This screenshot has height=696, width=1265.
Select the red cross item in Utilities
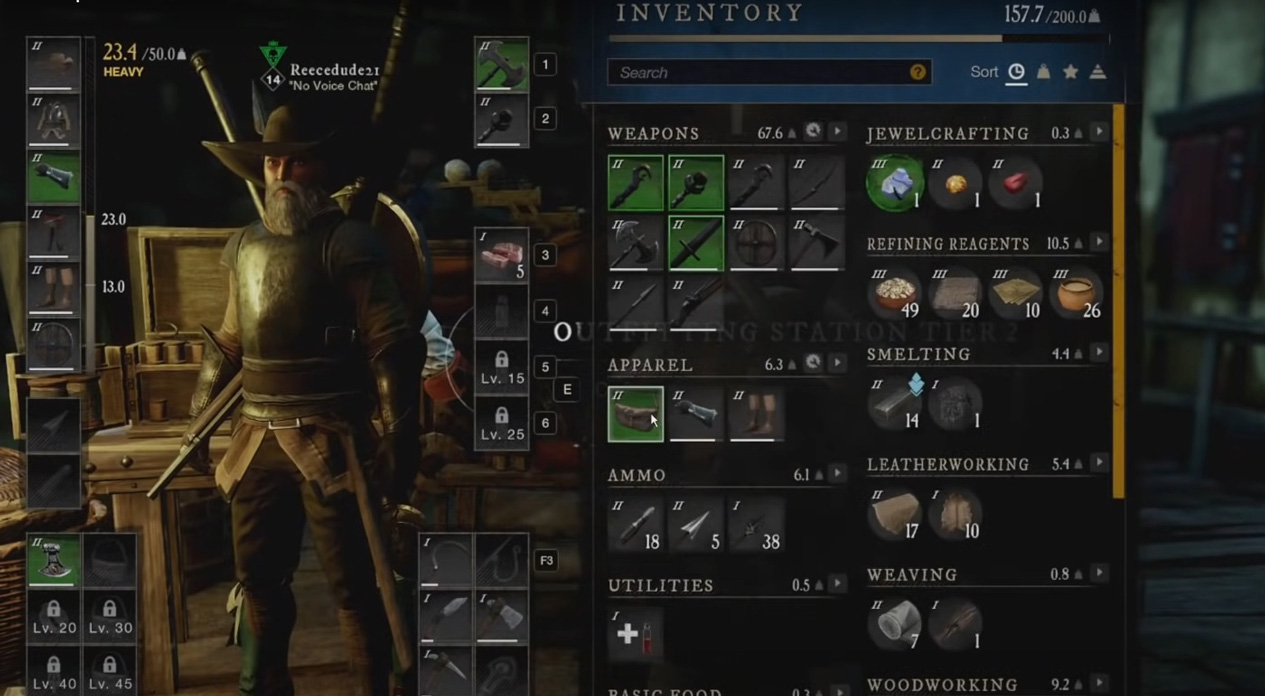pos(635,634)
